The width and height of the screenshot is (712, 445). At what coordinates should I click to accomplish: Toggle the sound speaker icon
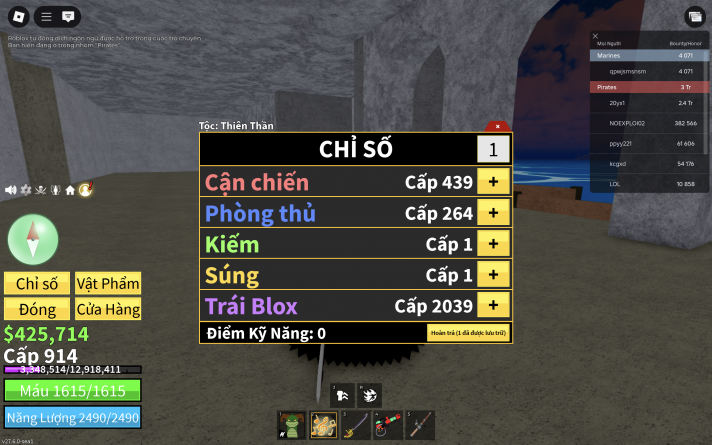[11, 189]
